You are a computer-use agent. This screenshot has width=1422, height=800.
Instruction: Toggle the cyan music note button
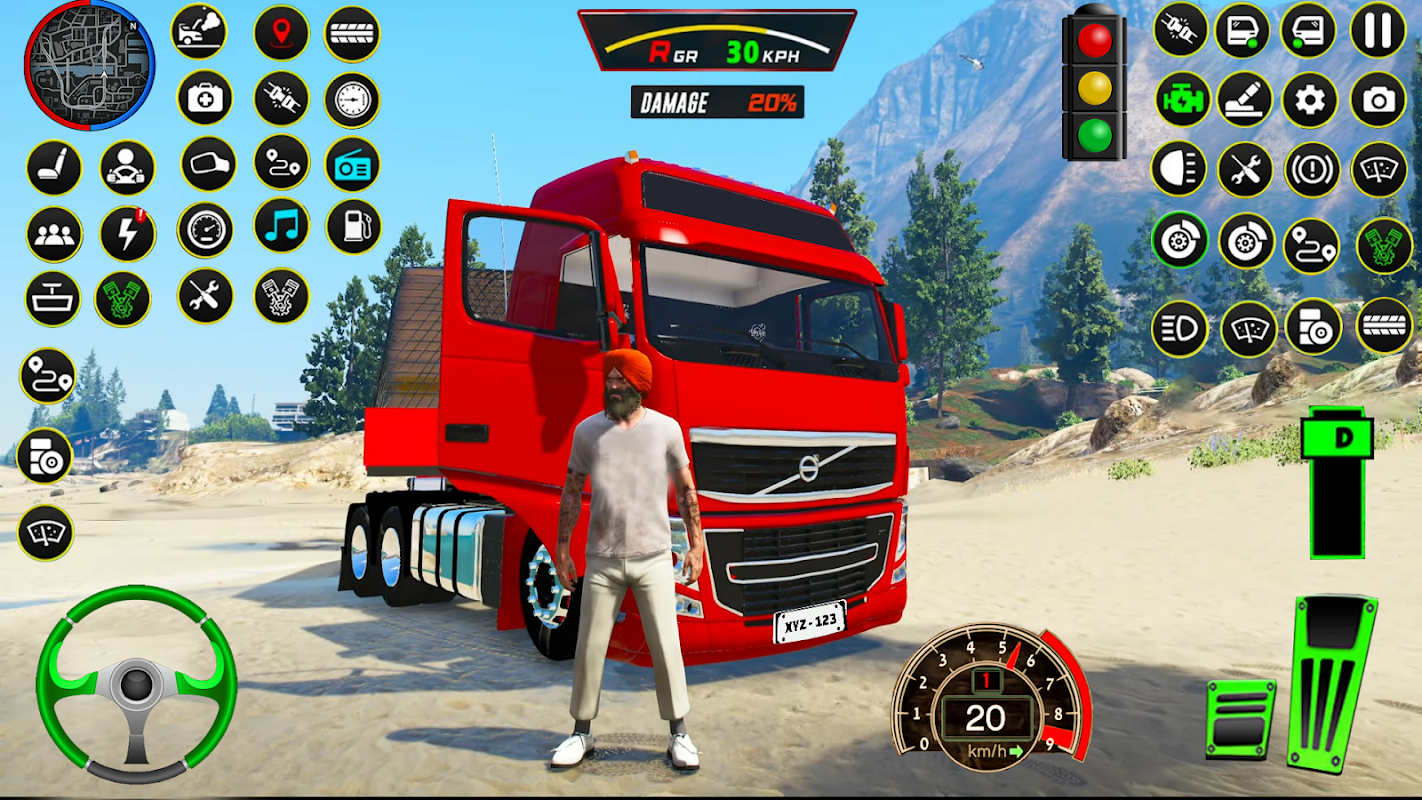click(x=281, y=226)
